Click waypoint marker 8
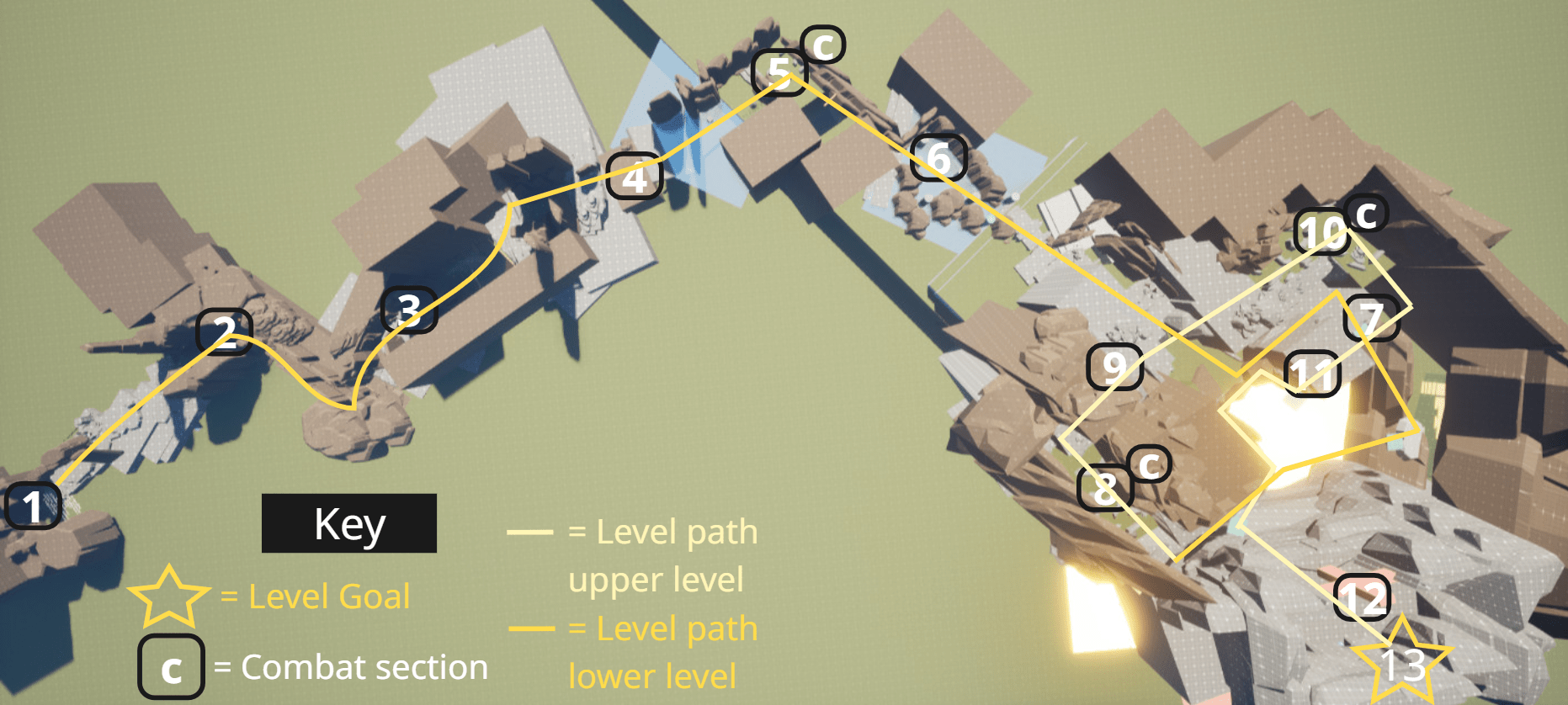 pyautogui.click(x=1105, y=488)
